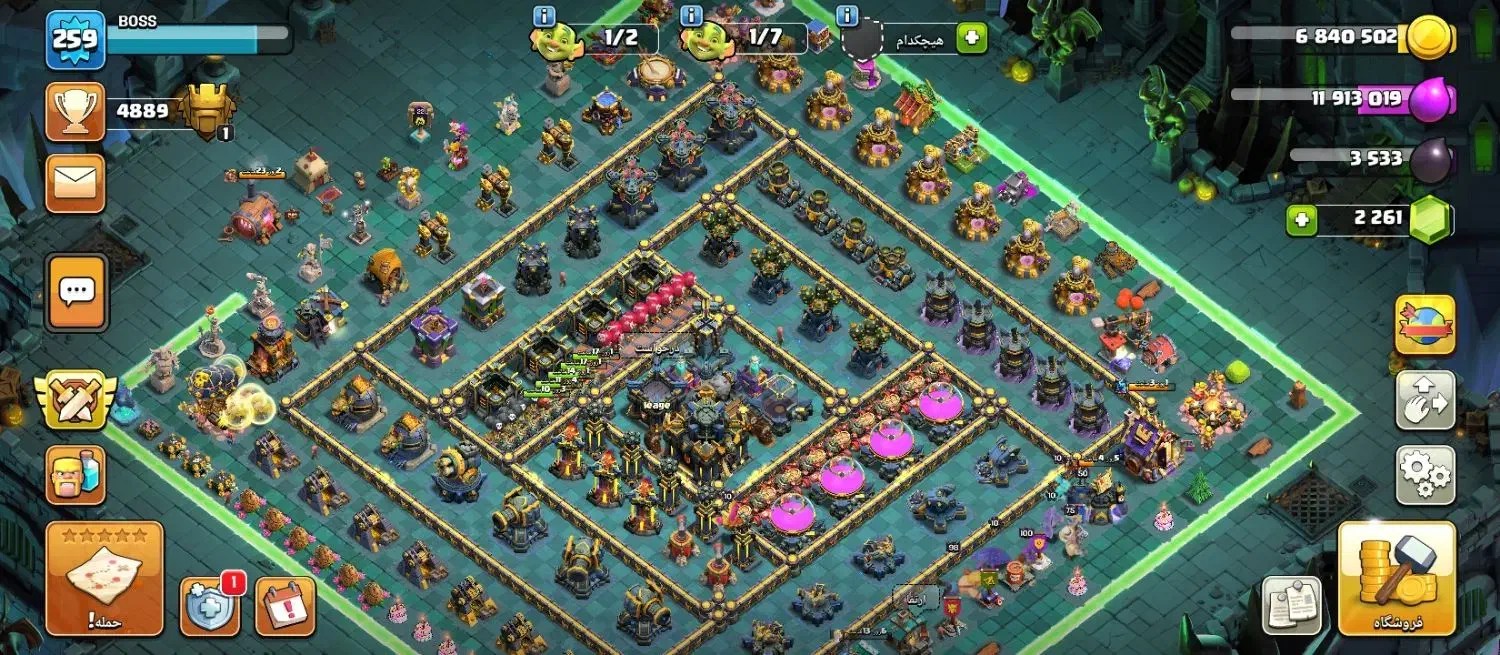Open the notes clipboard button

pyautogui.click(x=1291, y=604)
